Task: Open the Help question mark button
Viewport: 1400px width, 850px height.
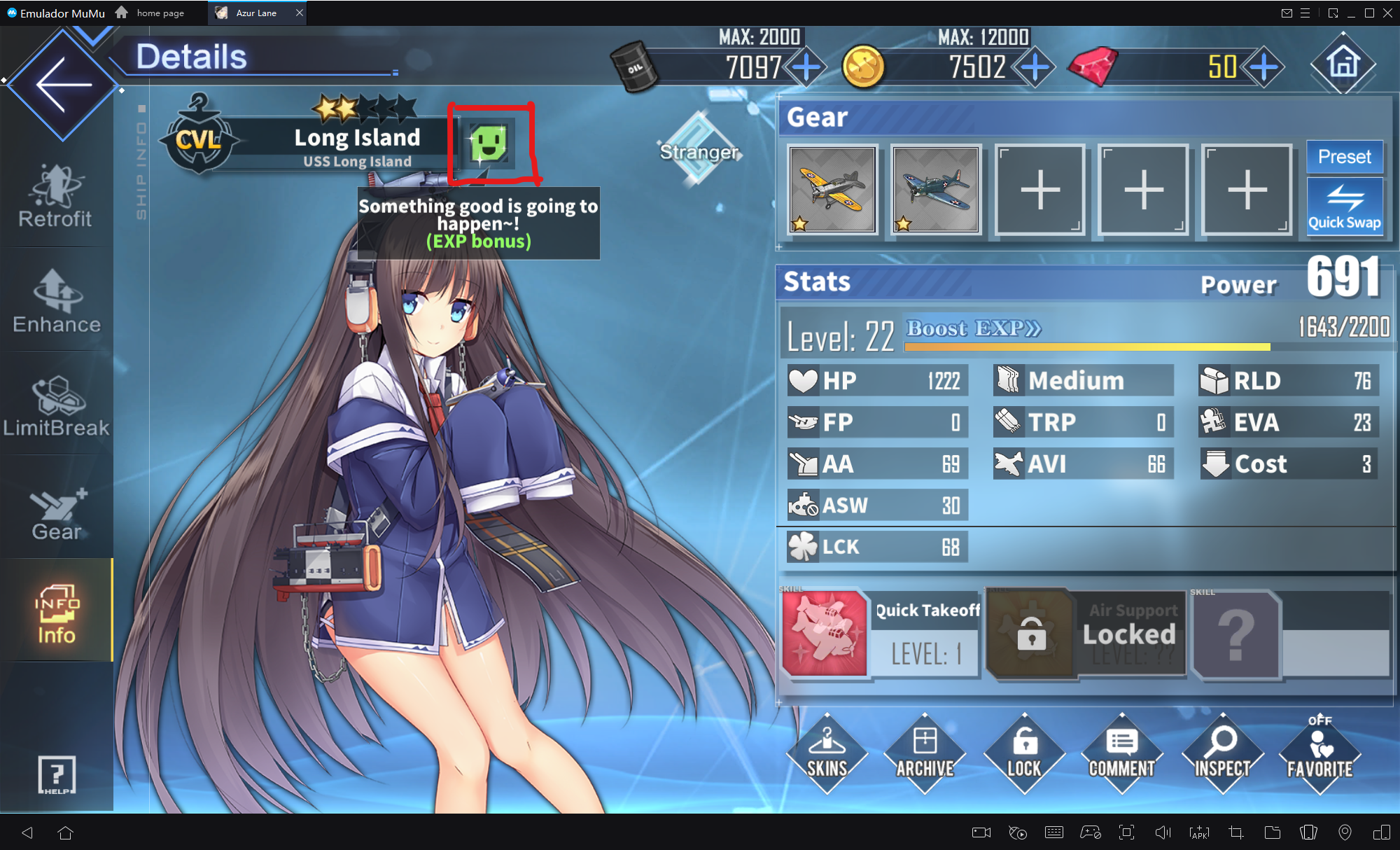Action: click(57, 774)
